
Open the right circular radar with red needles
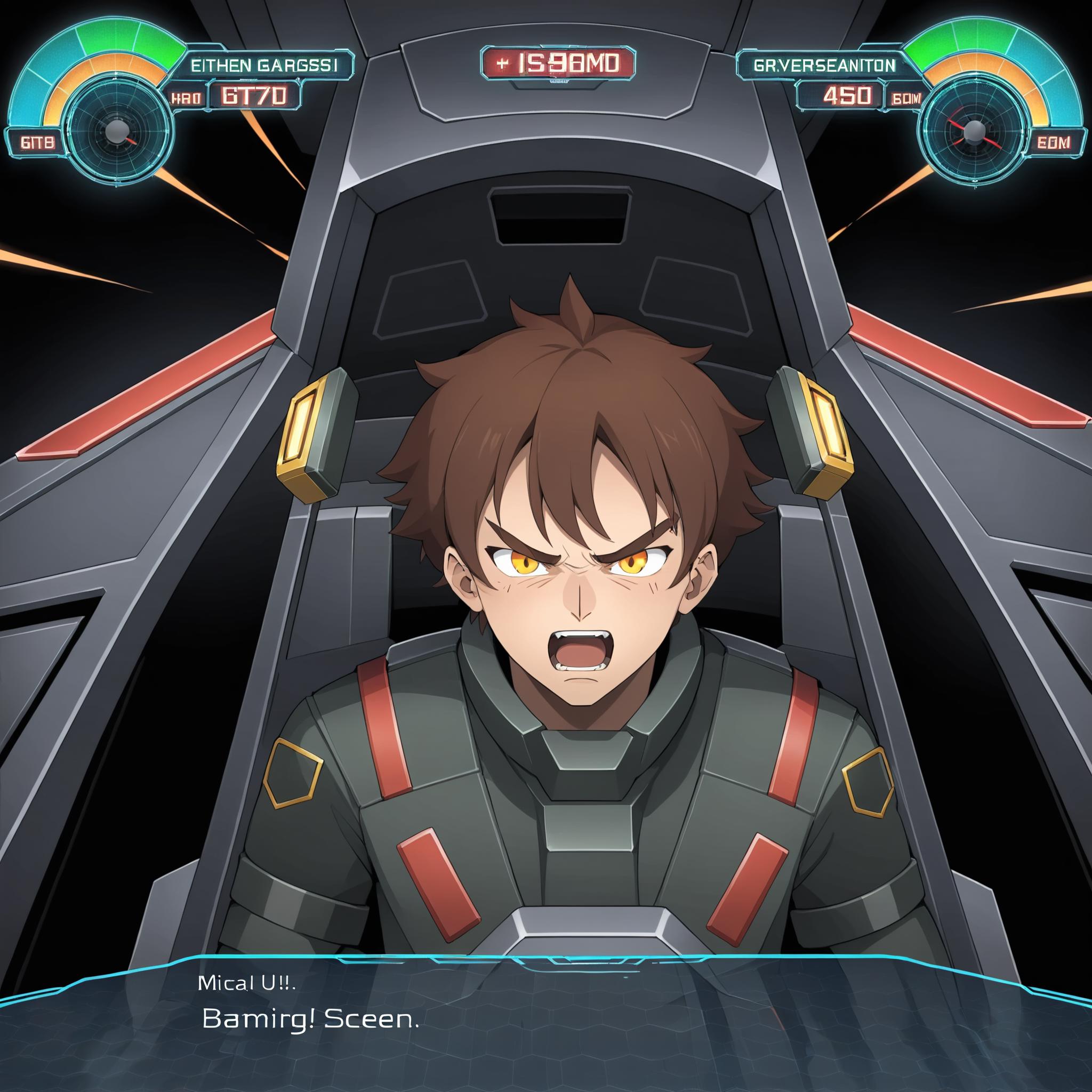tap(973, 132)
